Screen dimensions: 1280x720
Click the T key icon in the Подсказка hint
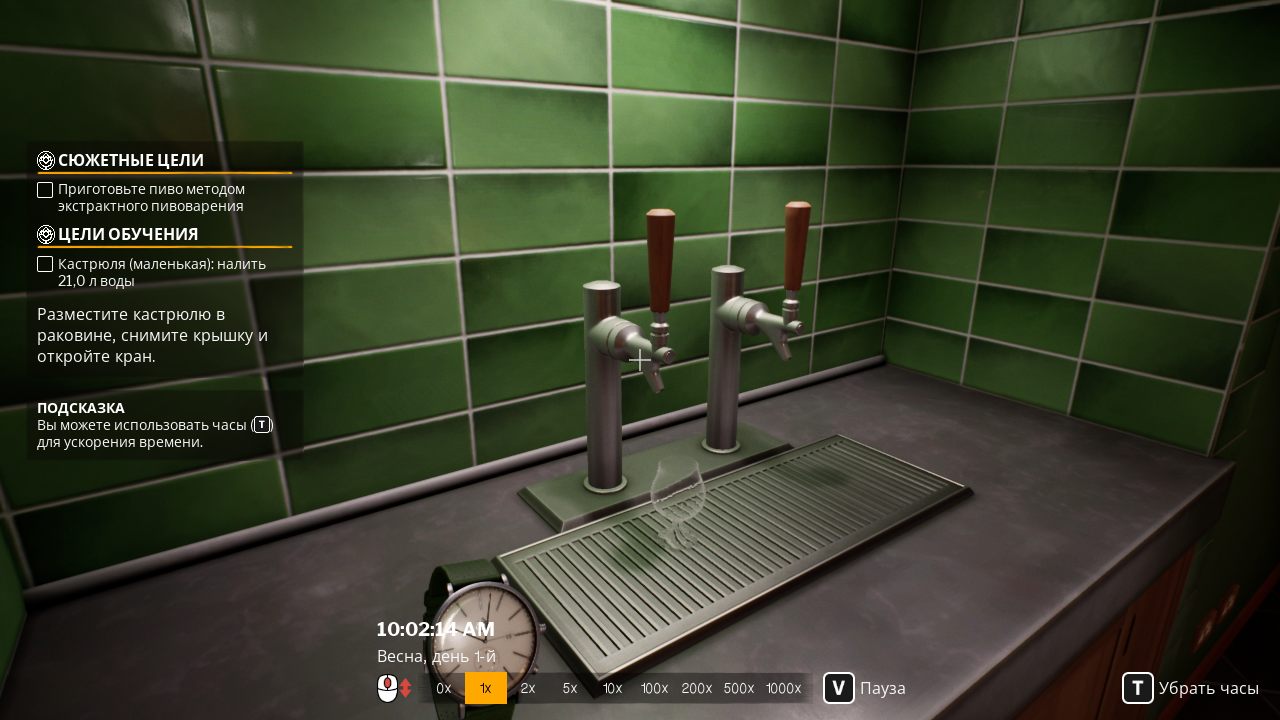261,425
